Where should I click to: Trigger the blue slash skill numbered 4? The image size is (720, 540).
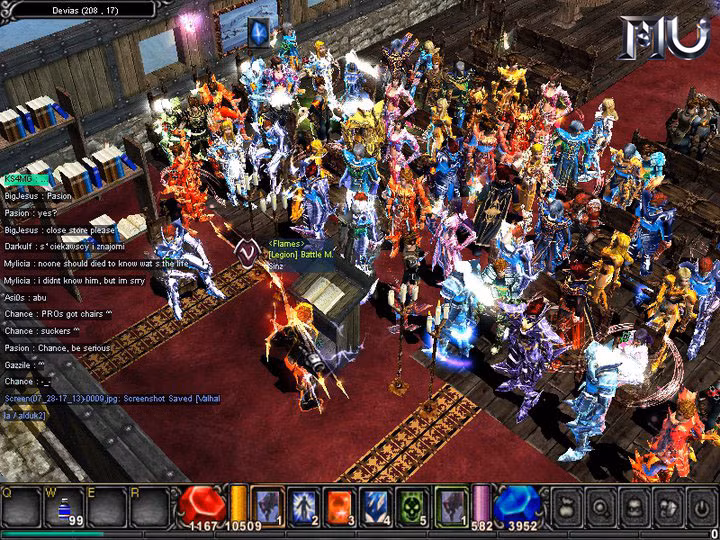click(x=376, y=507)
